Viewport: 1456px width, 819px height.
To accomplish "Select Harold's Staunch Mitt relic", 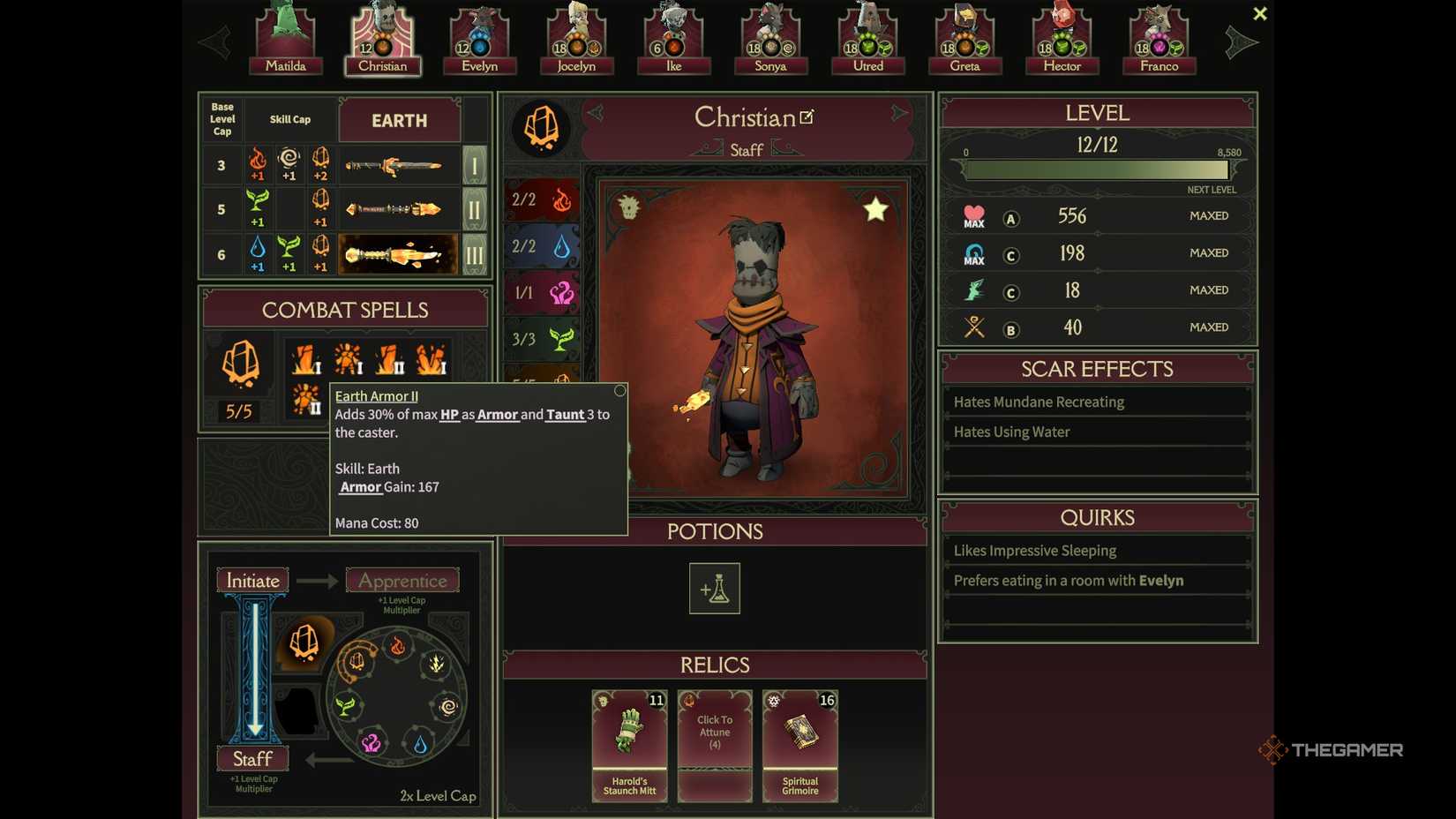I will 629,746.
